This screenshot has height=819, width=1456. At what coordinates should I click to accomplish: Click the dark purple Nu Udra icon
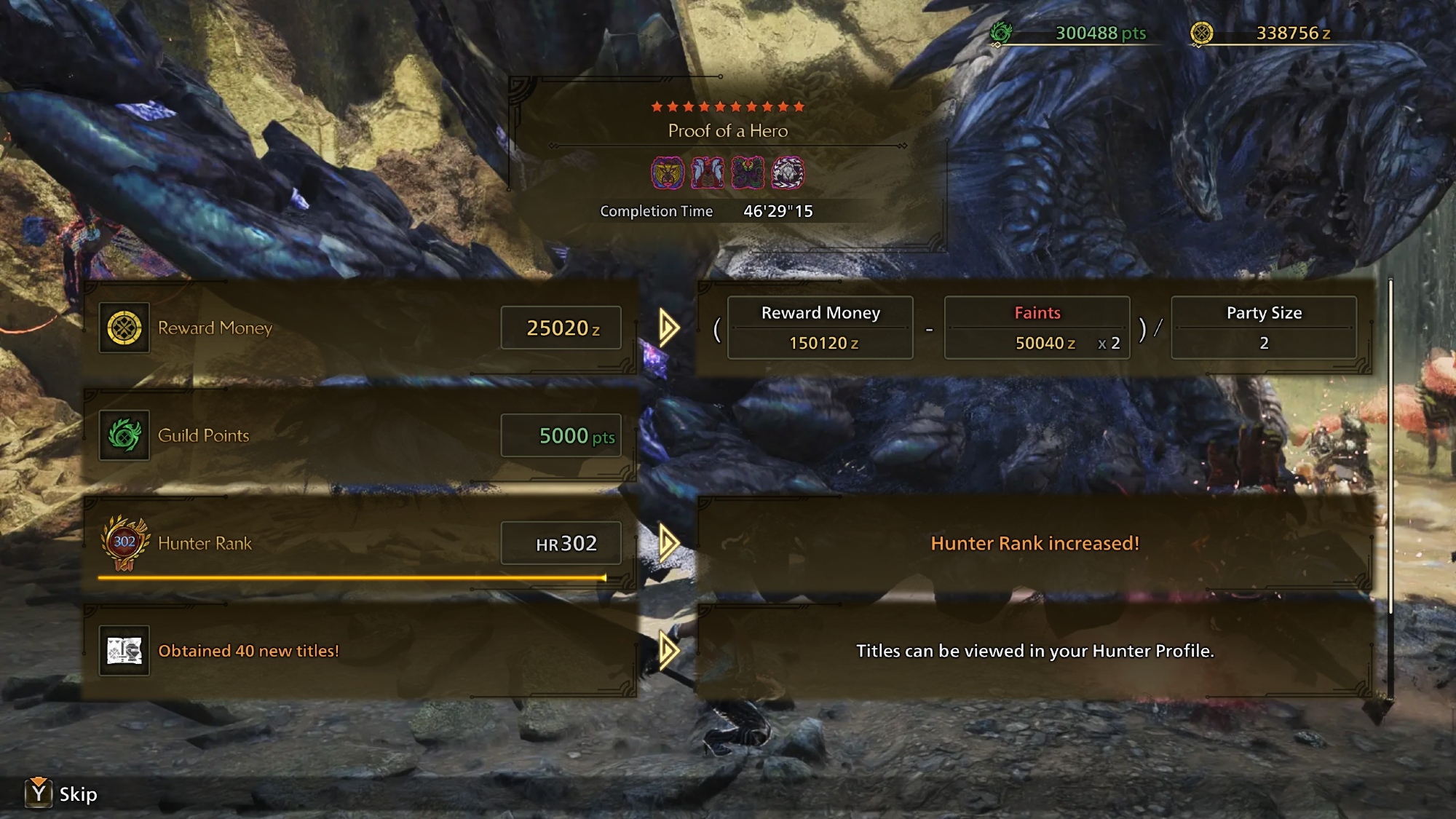click(748, 173)
